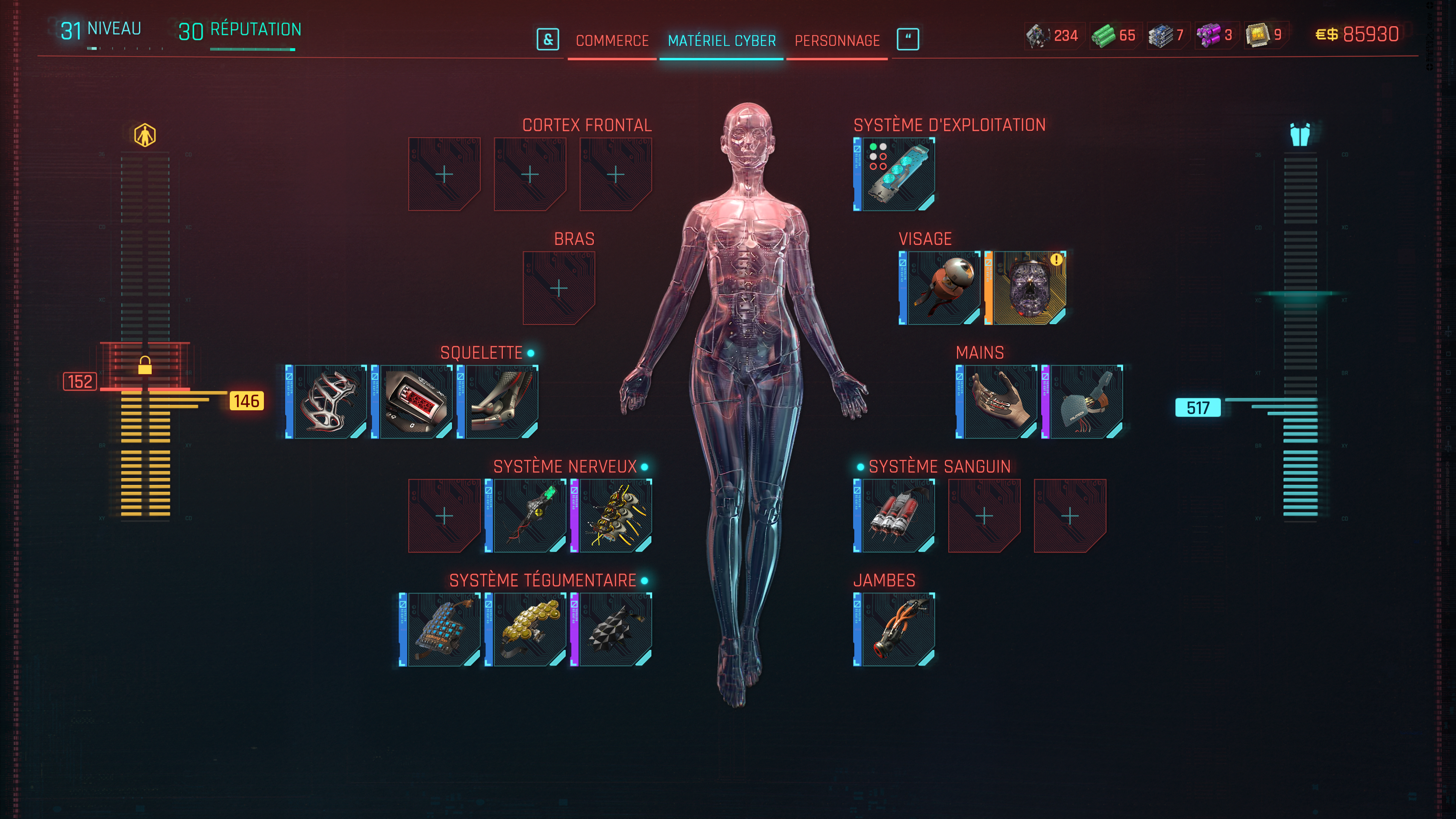Viewport: 1456px width, 819px height.
Task: Select the cyber hand implant in MAINS
Action: tap(996, 402)
